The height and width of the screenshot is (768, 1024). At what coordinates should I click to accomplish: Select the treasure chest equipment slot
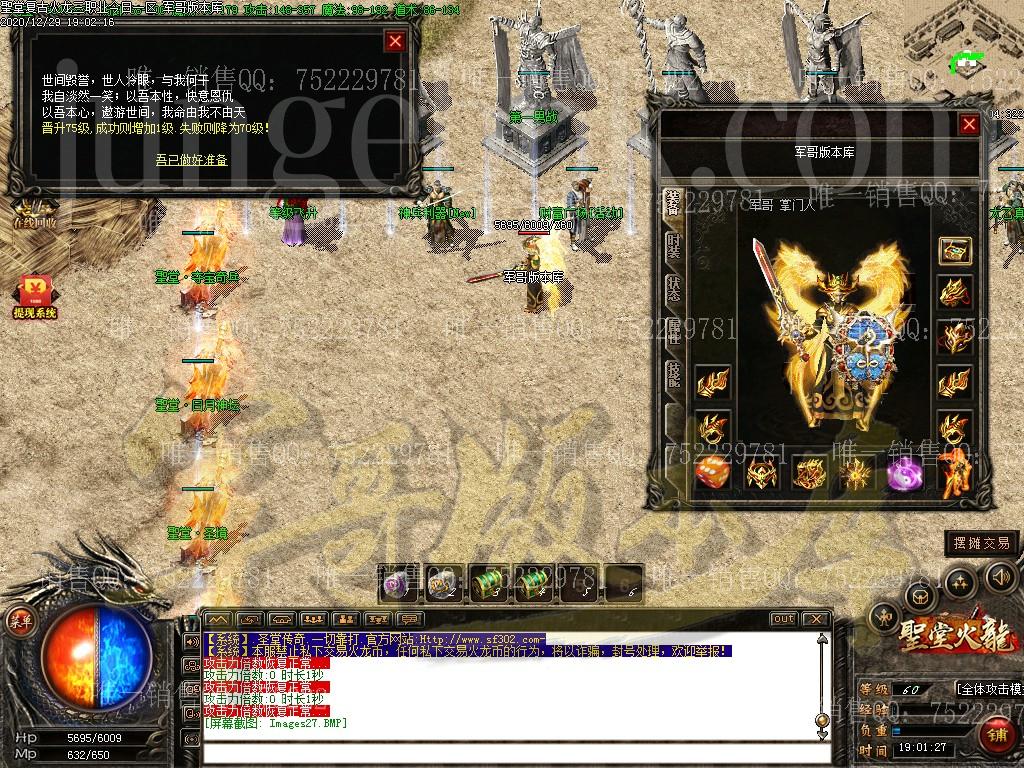(x=954, y=251)
